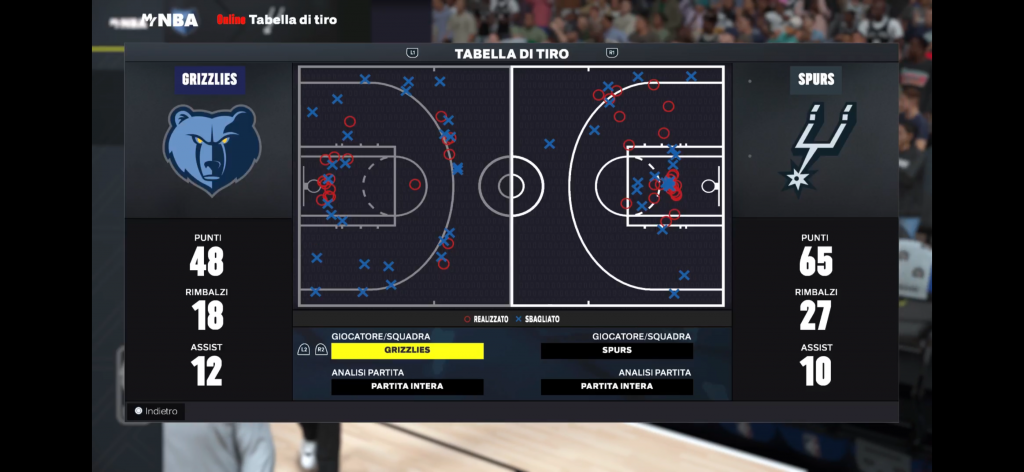Select the GRIZZLIES player/team selector
This screenshot has width=1024, height=472.
pyautogui.click(x=407, y=351)
